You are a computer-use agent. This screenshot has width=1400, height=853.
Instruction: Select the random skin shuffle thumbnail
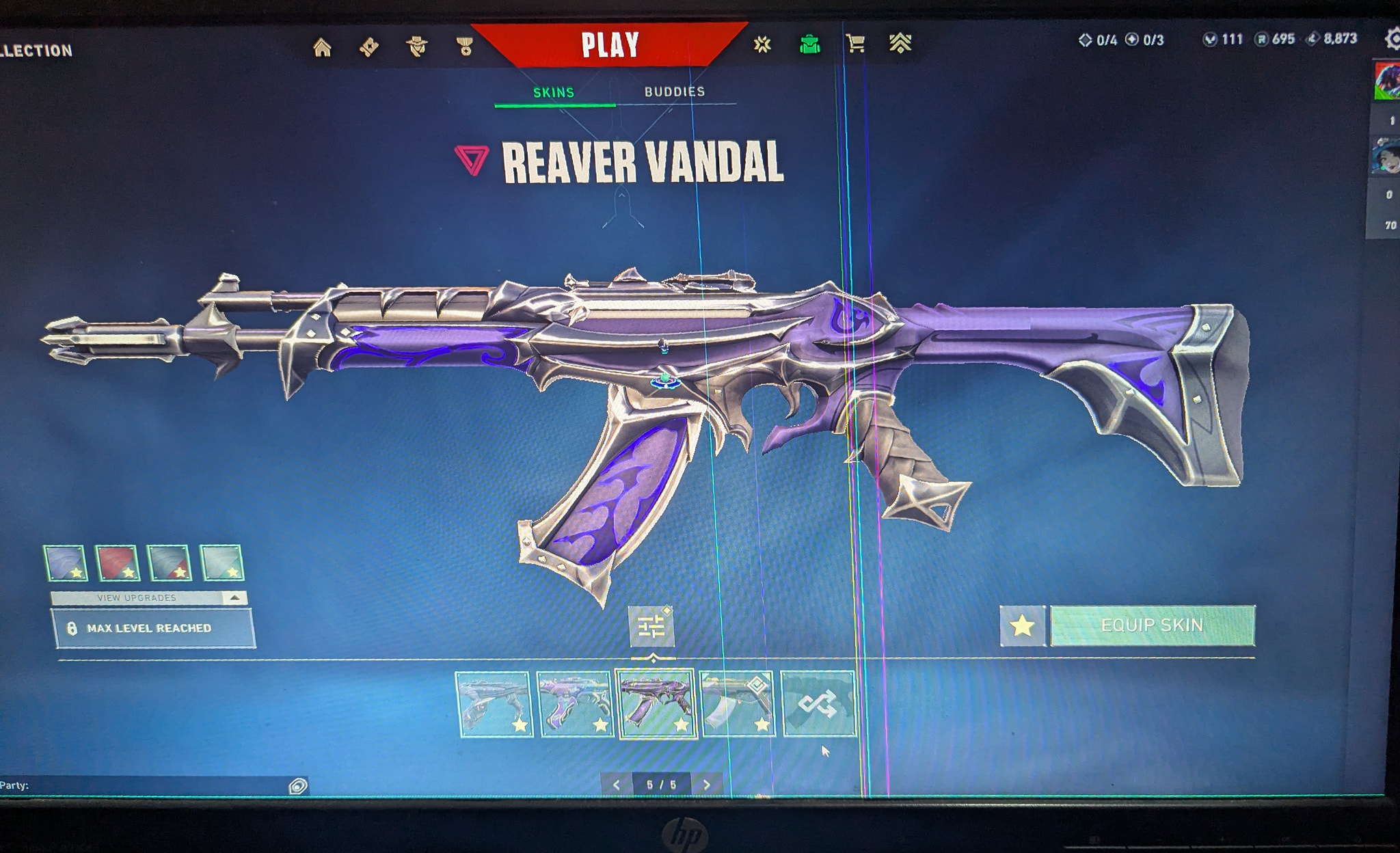818,703
